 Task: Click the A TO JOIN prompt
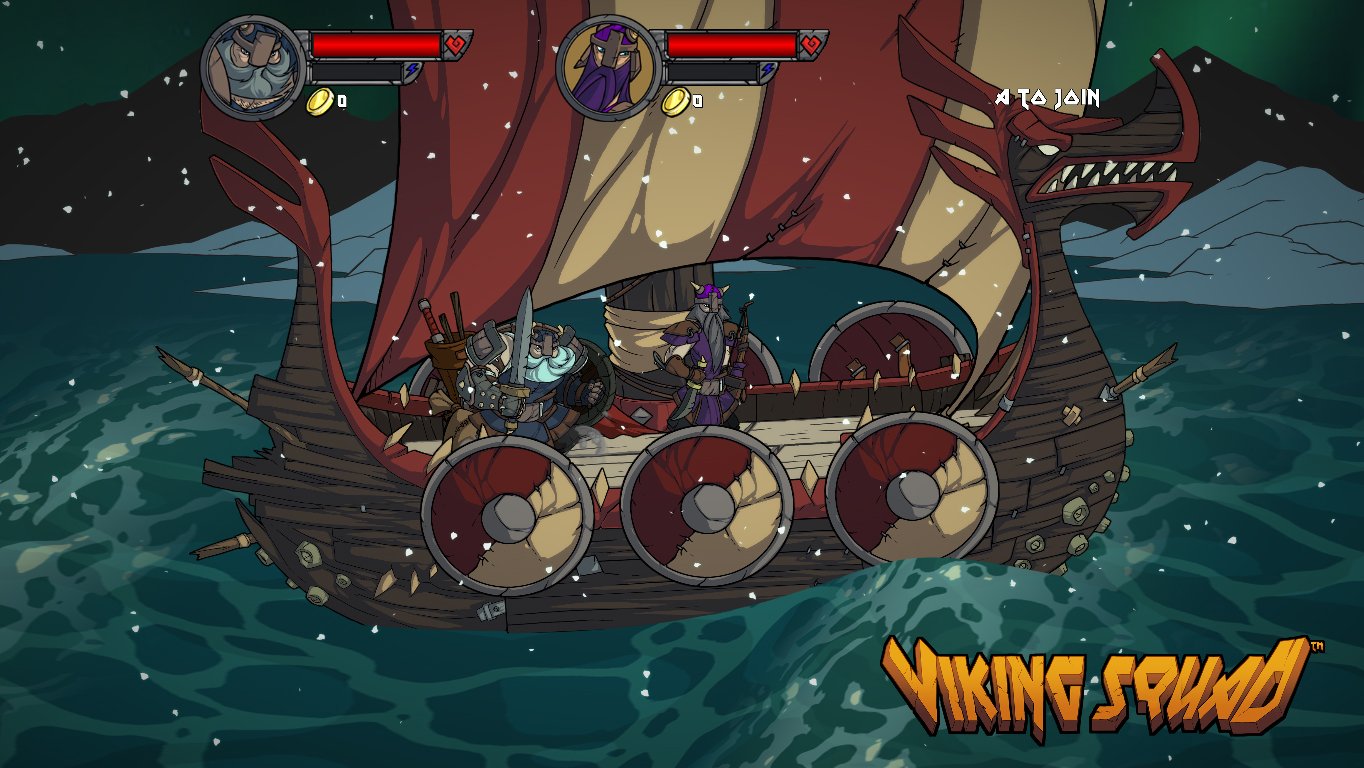[1048, 99]
